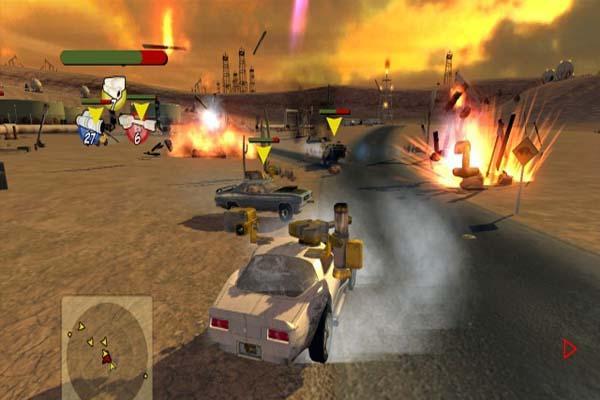Click the red player marker on the minimap
This screenshot has height=400, width=600.
pos(106,357)
